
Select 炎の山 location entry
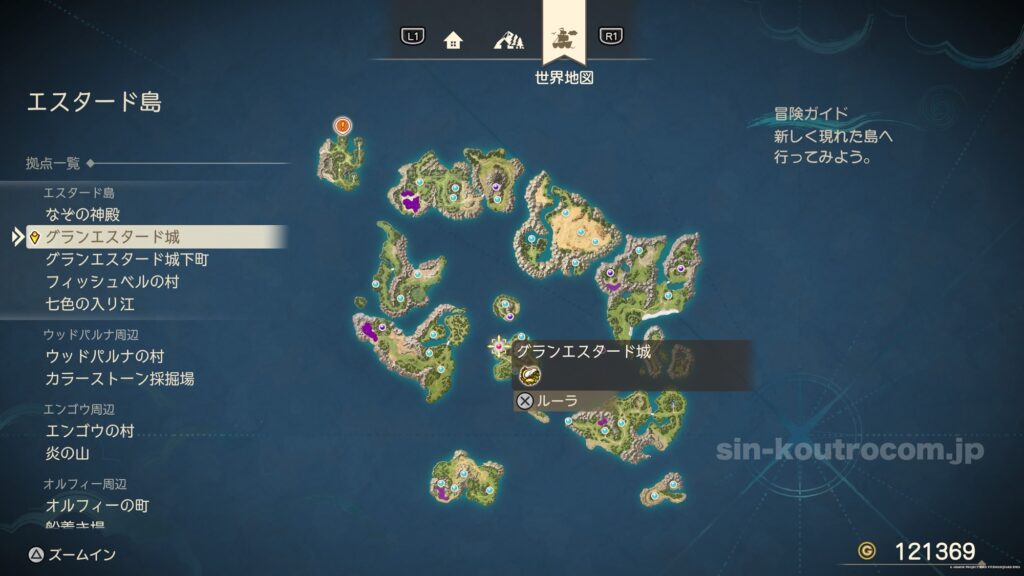click(x=68, y=454)
